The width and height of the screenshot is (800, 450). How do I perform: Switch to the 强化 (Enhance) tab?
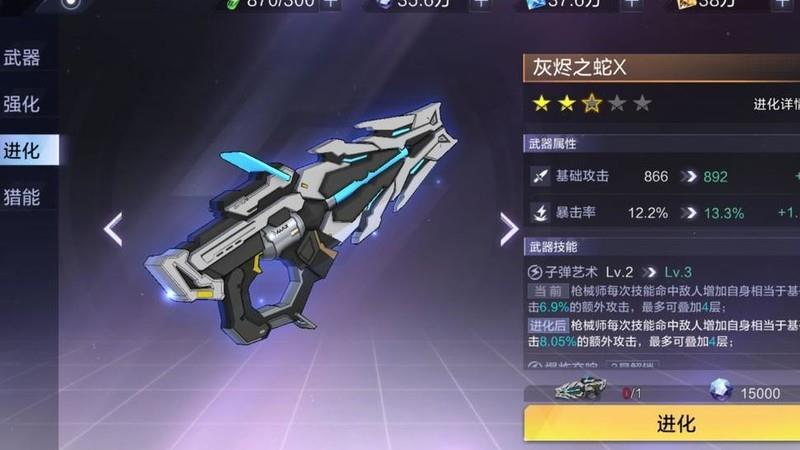(x=22, y=104)
